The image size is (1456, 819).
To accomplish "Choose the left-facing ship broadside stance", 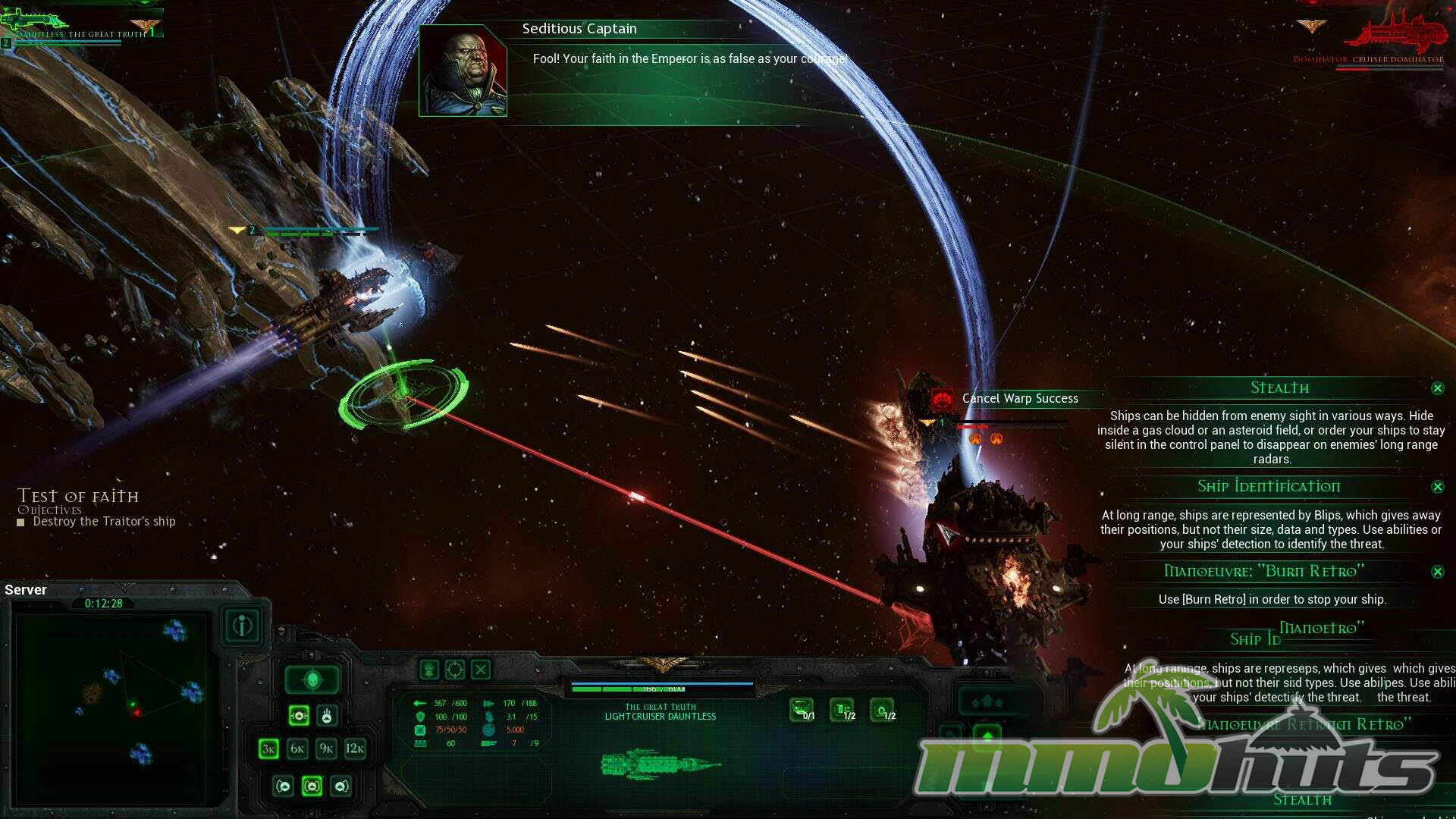I will (x=284, y=786).
